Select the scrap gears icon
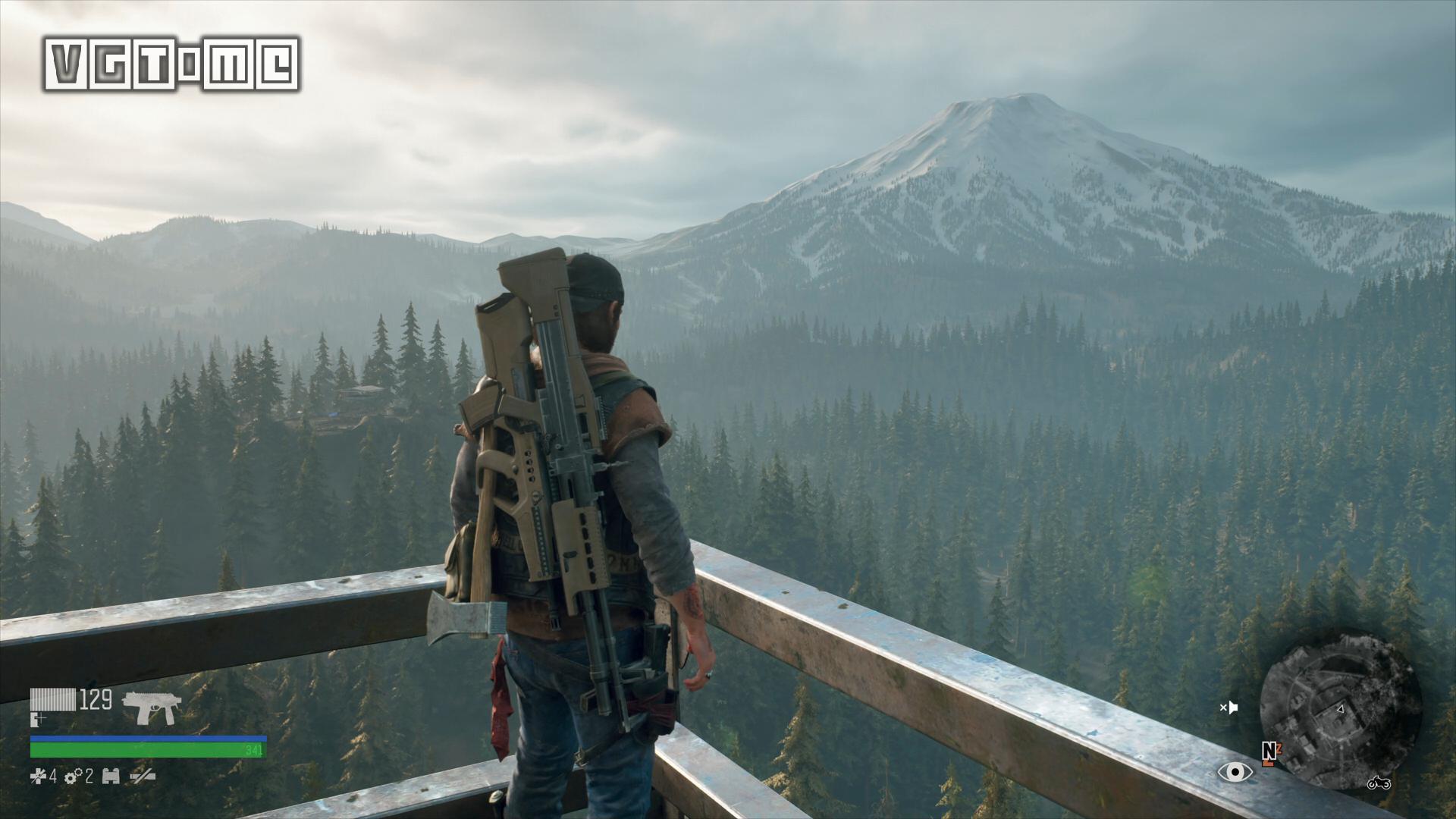The height and width of the screenshot is (819, 1456). coord(74,776)
